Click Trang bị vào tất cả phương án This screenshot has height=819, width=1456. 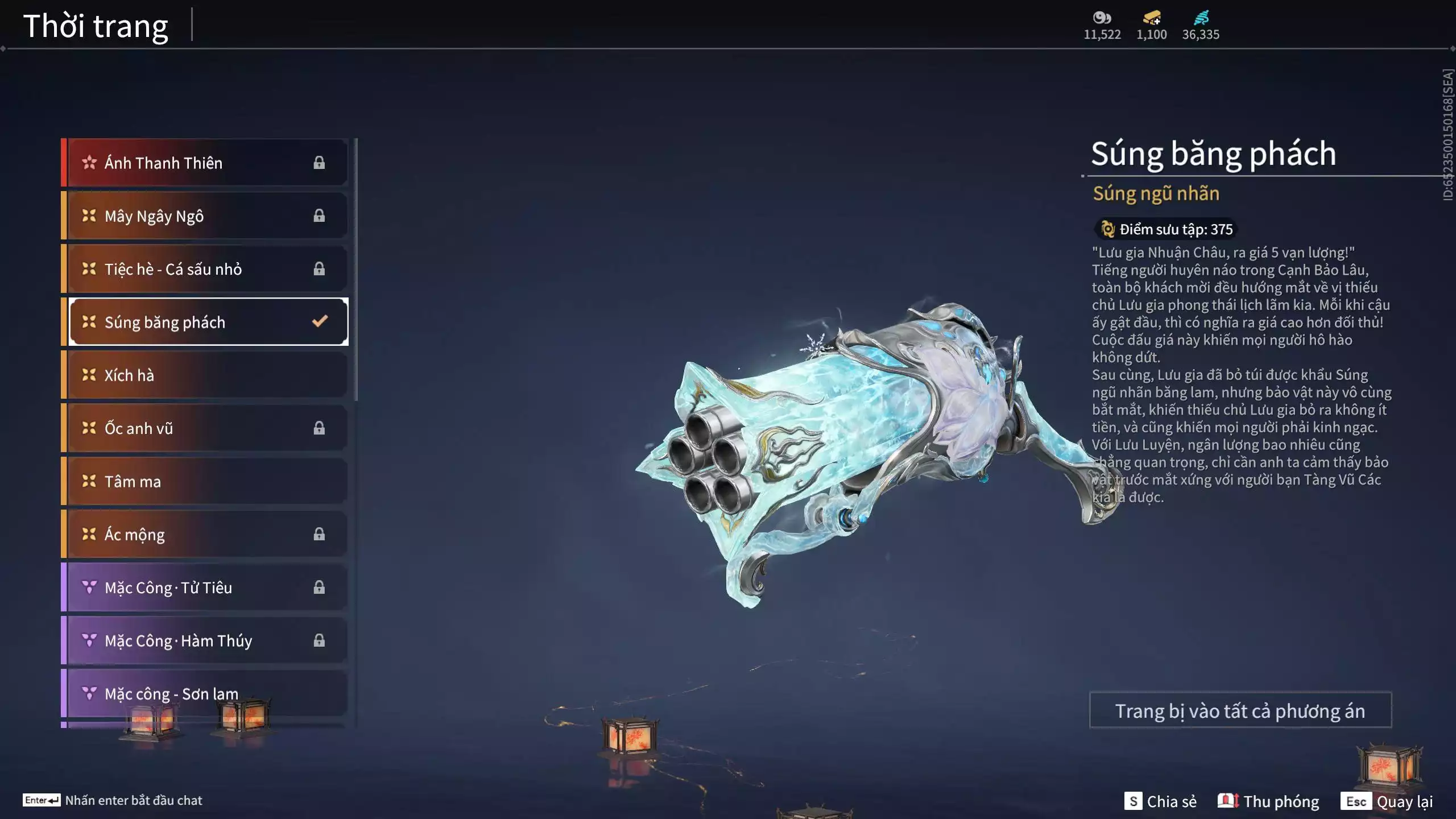[x=1240, y=710]
